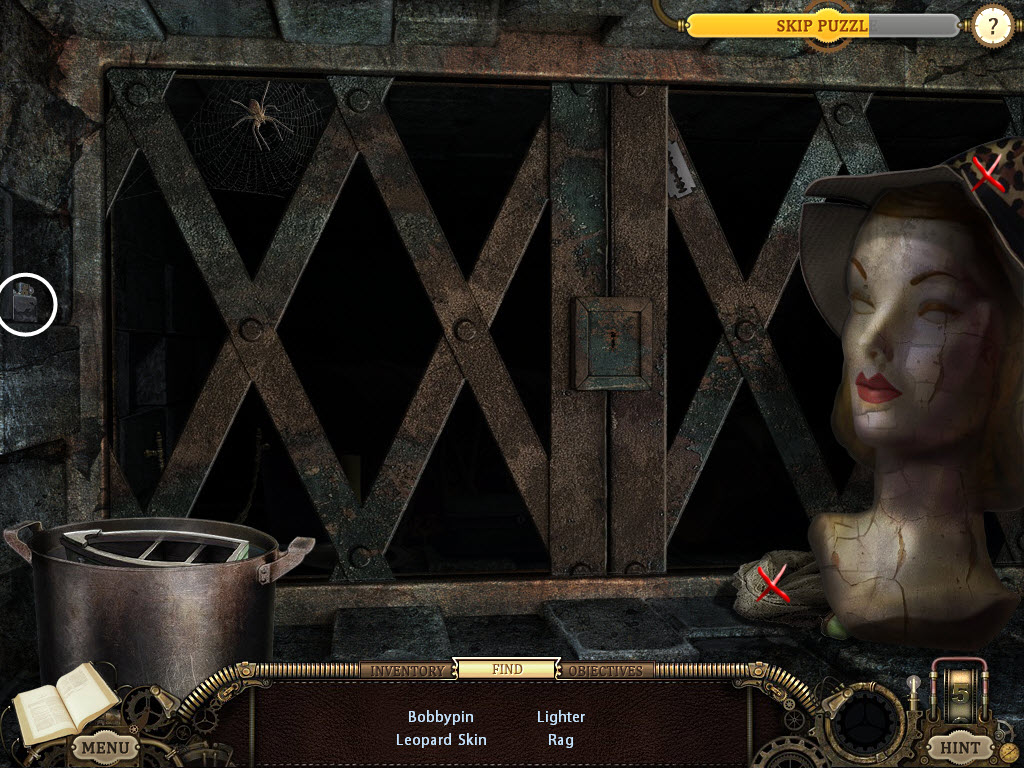Open the question mark help button
The image size is (1024, 768).
(x=992, y=27)
